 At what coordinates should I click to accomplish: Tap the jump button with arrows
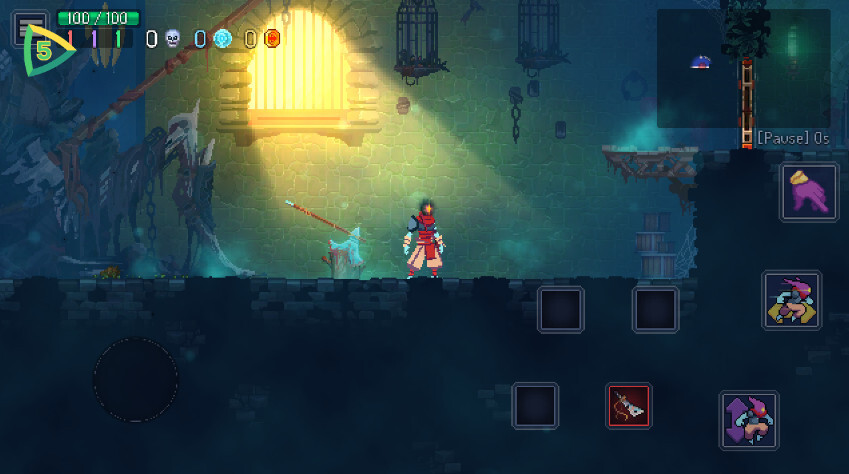[x=749, y=420]
